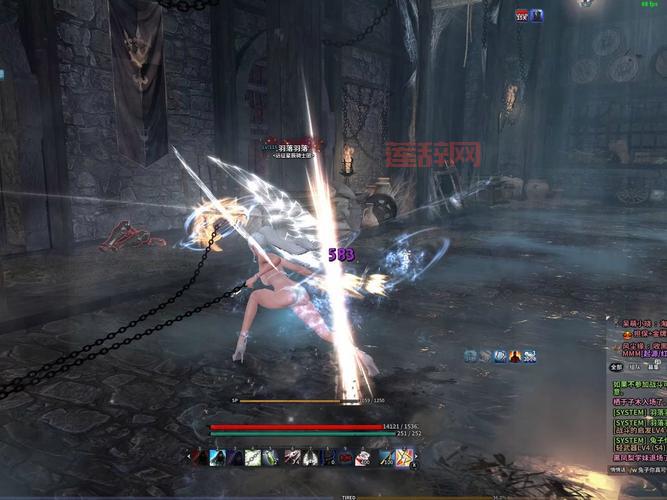Select the 全部 chat tab
Screen dimensions: 667x500
click(x=616, y=367)
